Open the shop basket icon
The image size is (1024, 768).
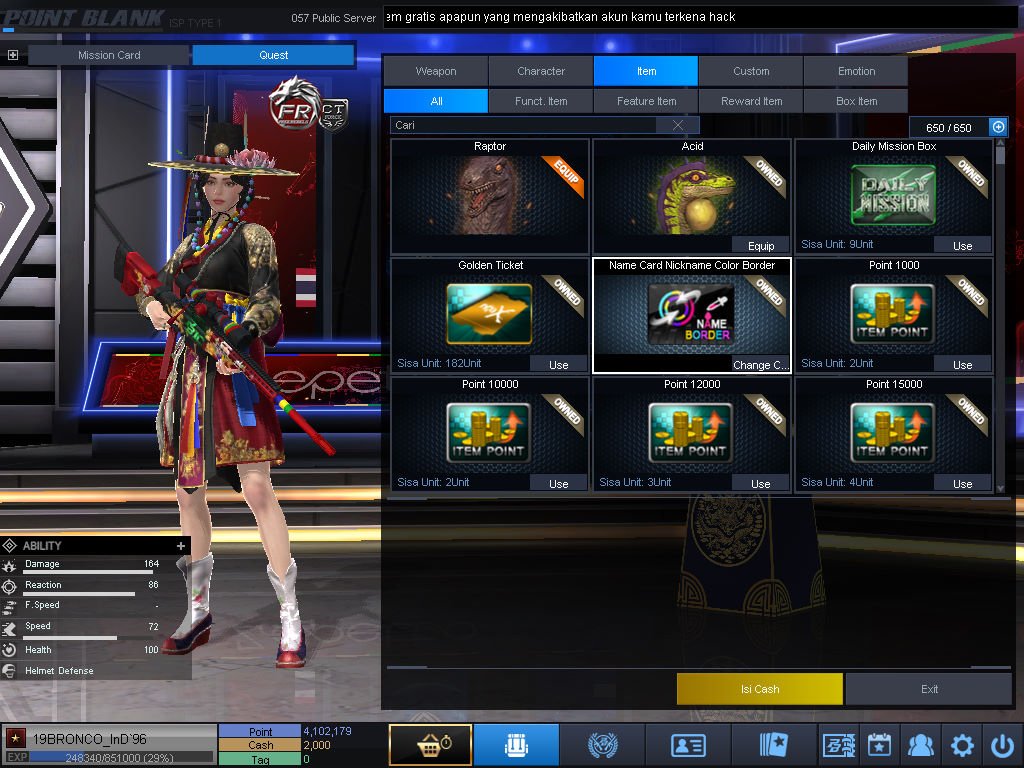(x=430, y=745)
